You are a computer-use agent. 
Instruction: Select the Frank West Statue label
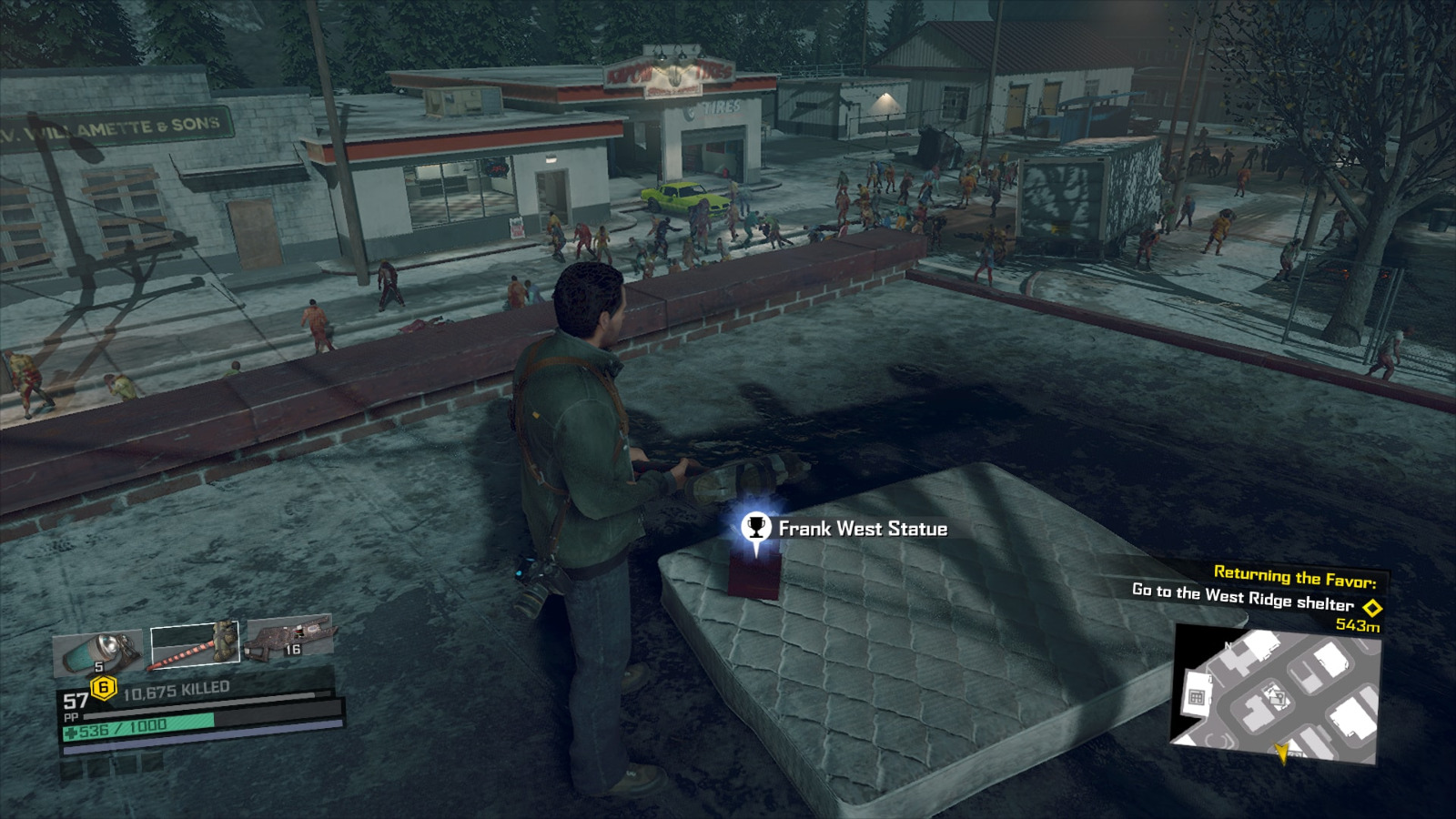(862, 529)
